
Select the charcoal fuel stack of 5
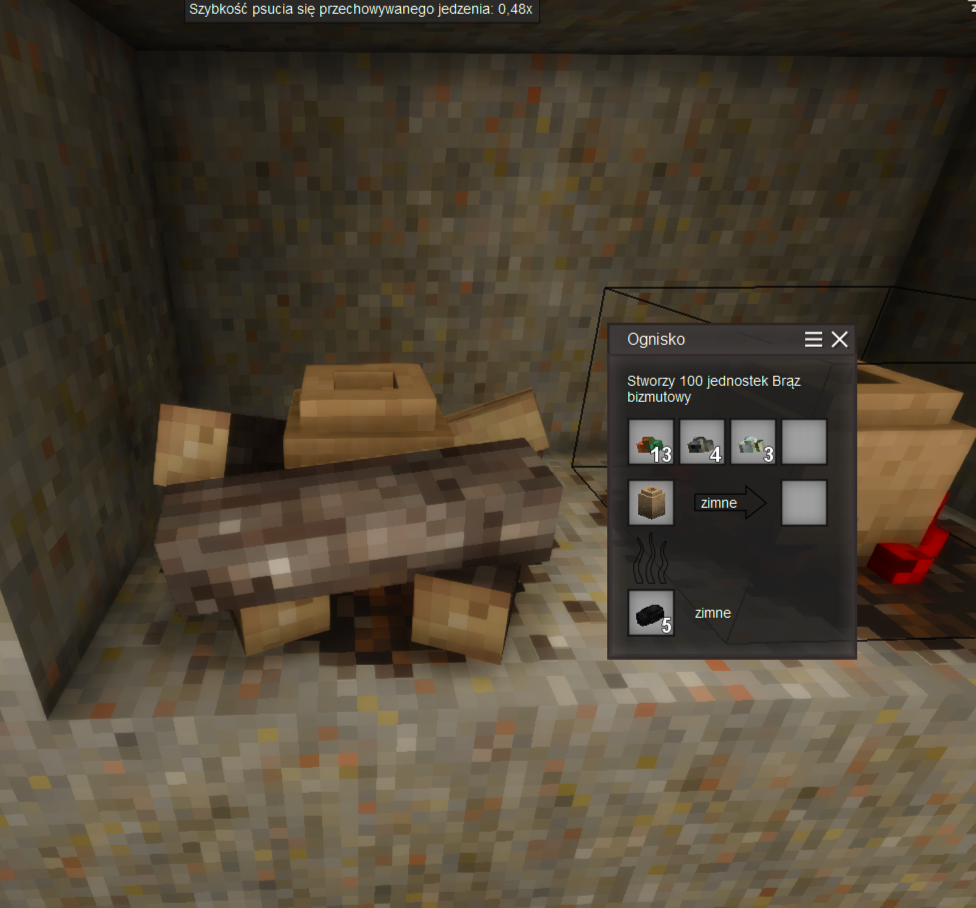(x=651, y=613)
